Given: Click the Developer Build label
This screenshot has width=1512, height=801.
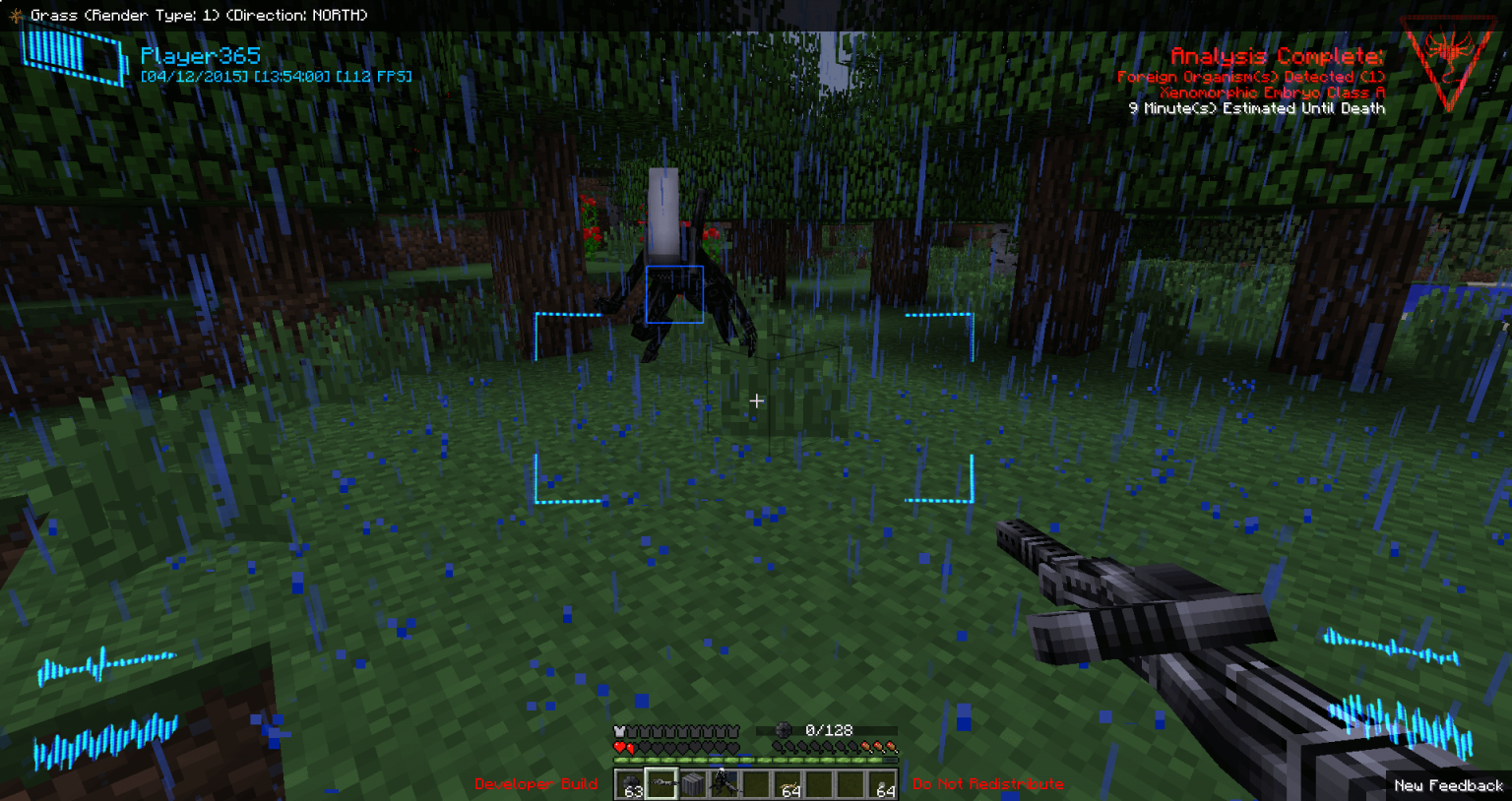Looking at the screenshot, I should pos(535,784).
